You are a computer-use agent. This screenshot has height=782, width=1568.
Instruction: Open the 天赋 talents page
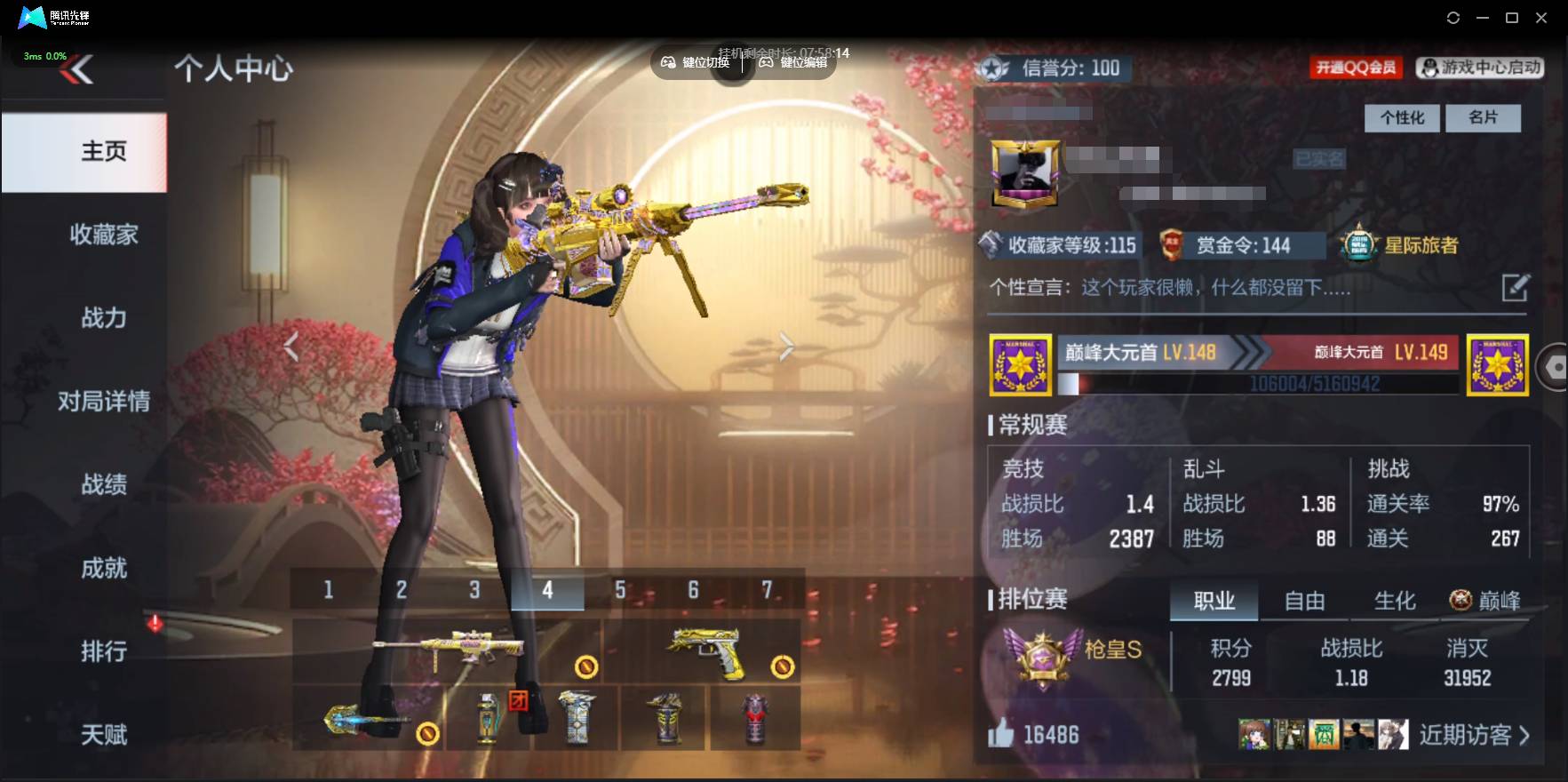[104, 735]
